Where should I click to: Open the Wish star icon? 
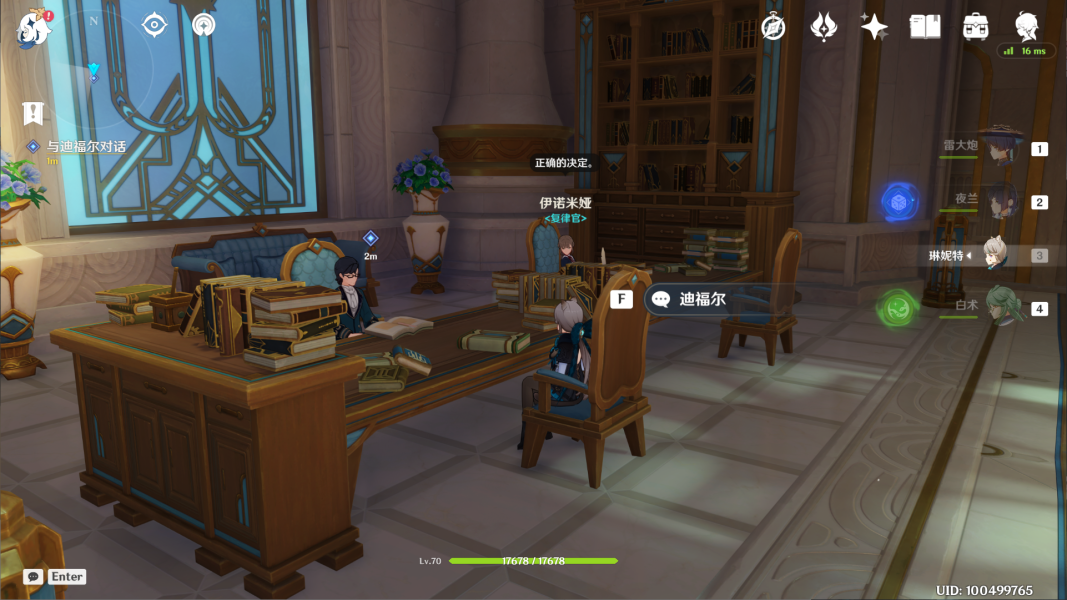(x=874, y=27)
